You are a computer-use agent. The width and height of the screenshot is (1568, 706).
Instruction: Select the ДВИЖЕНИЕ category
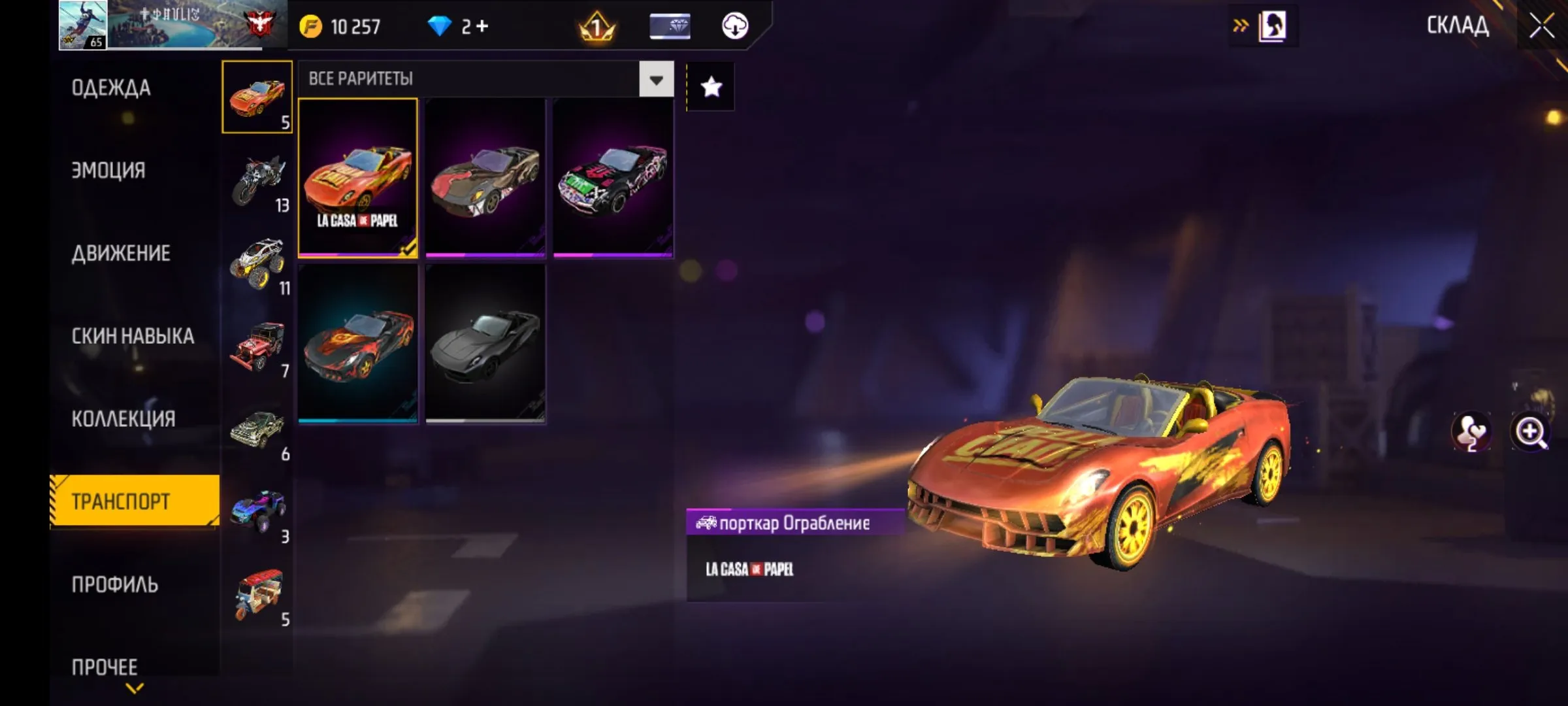(x=121, y=253)
